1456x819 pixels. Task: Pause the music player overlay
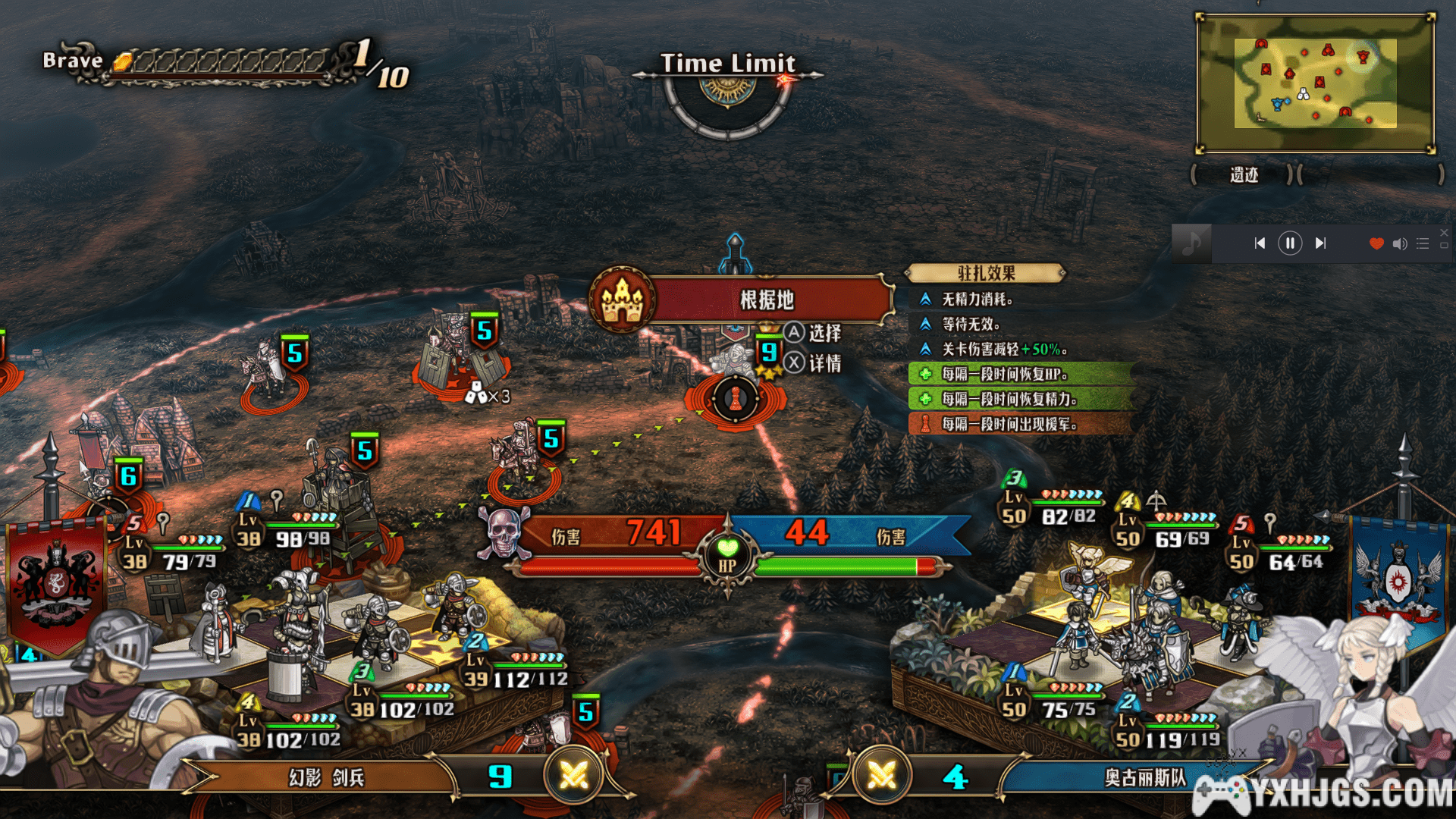(1290, 243)
